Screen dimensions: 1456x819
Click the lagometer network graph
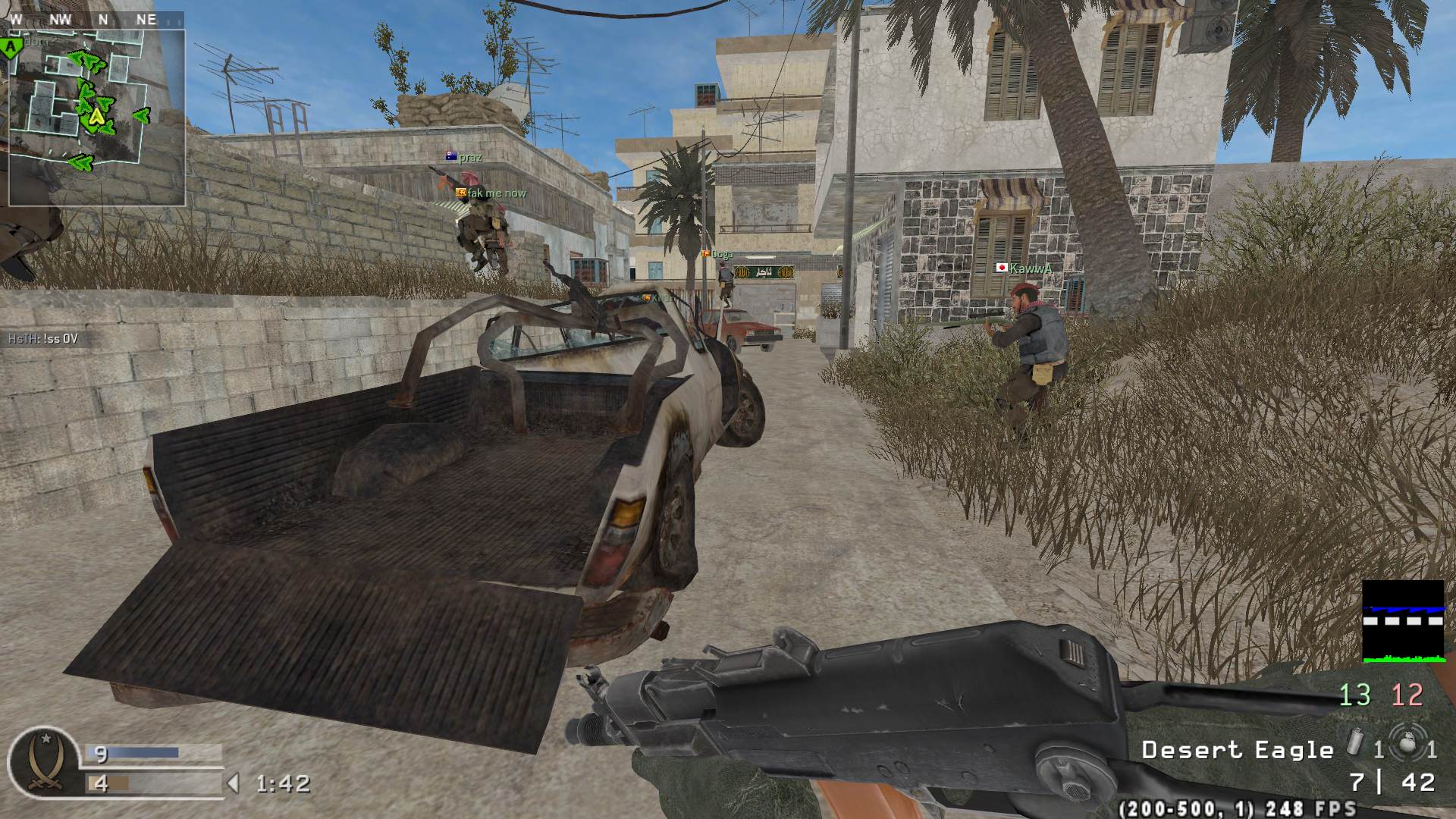click(x=1403, y=621)
